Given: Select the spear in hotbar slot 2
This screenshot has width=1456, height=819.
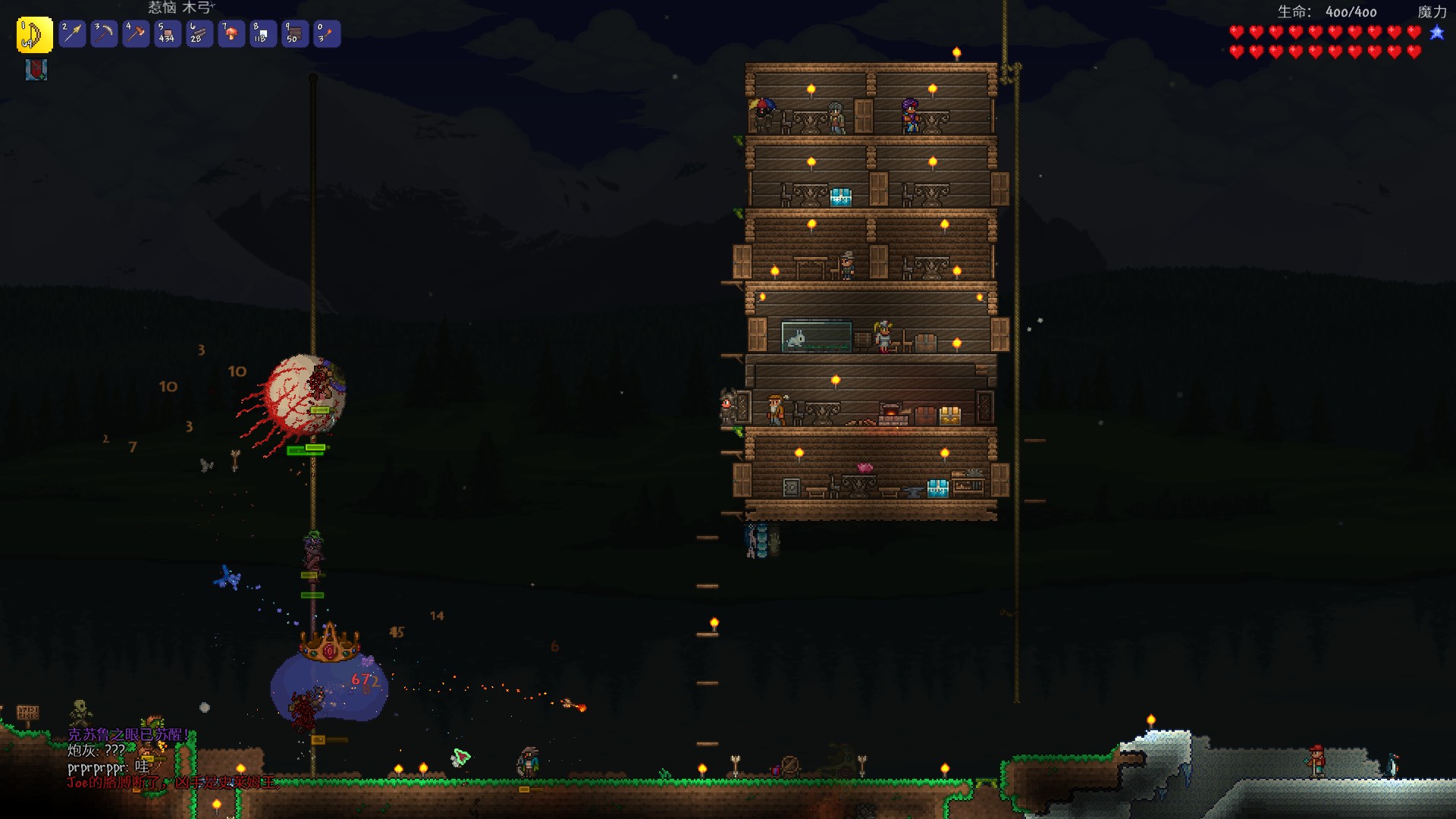Looking at the screenshot, I should (72, 34).
